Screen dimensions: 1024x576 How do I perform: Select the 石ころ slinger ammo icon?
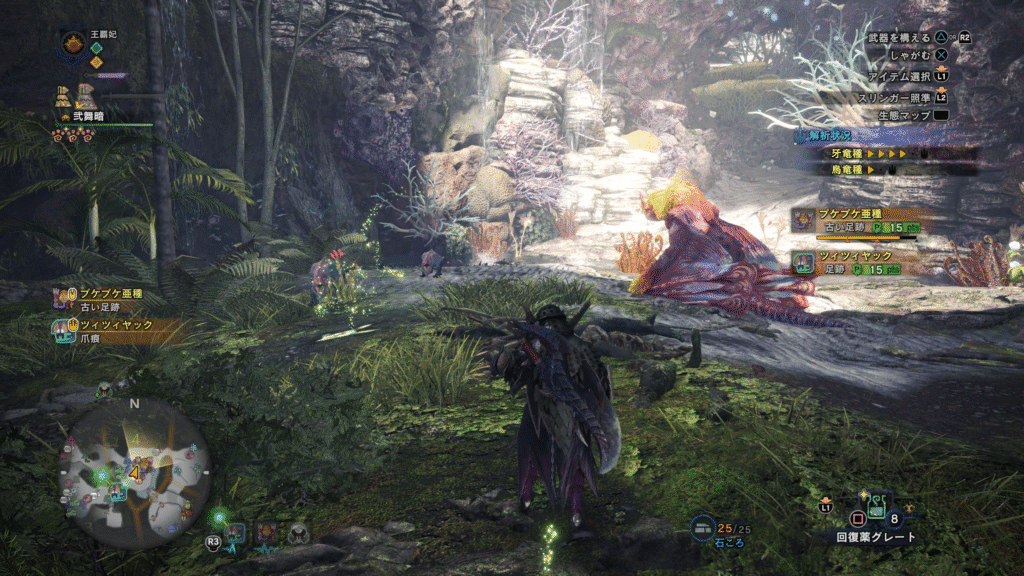(x=703, y=526)
